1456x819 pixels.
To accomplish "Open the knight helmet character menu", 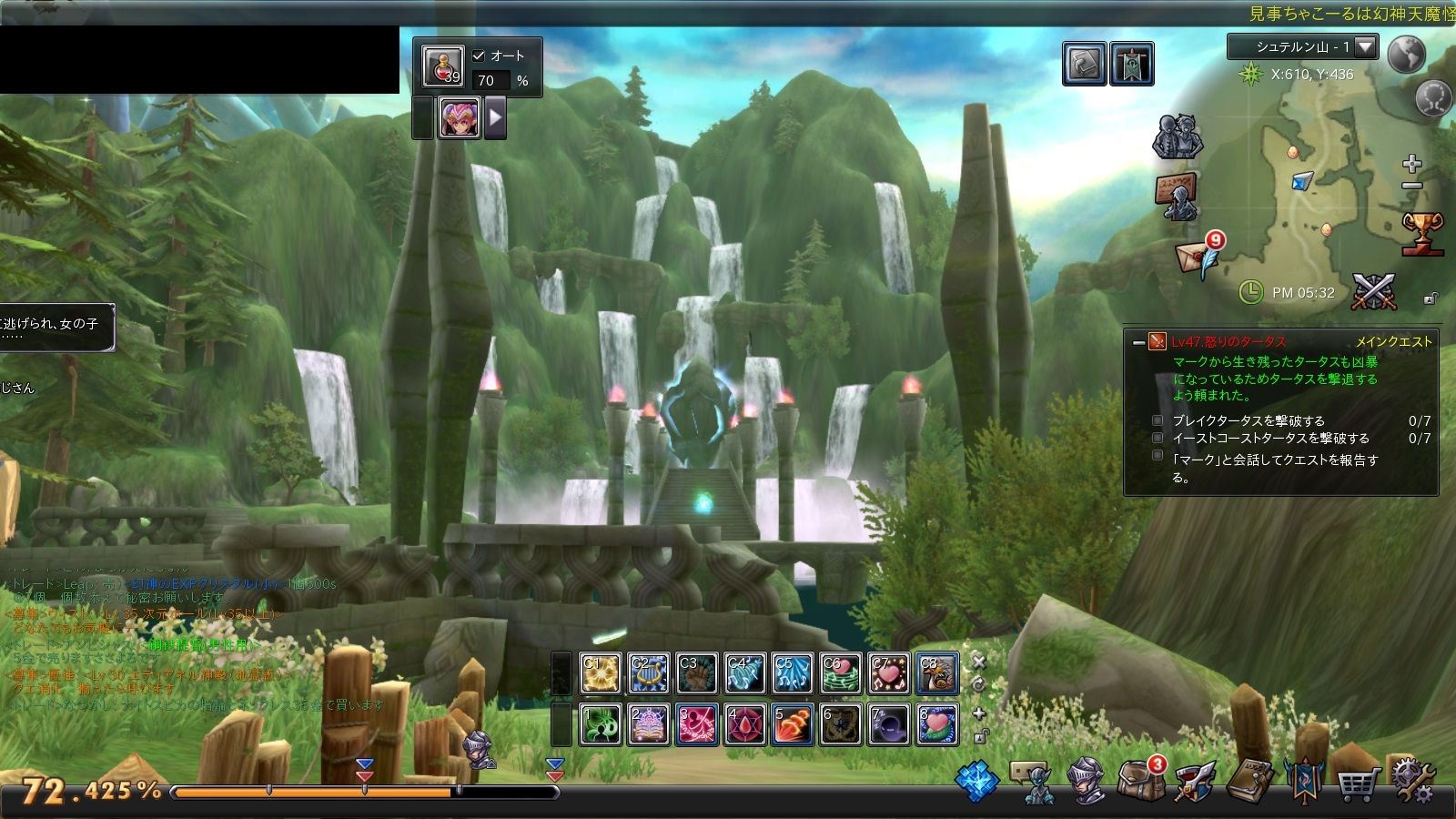I will (1087, 782).
